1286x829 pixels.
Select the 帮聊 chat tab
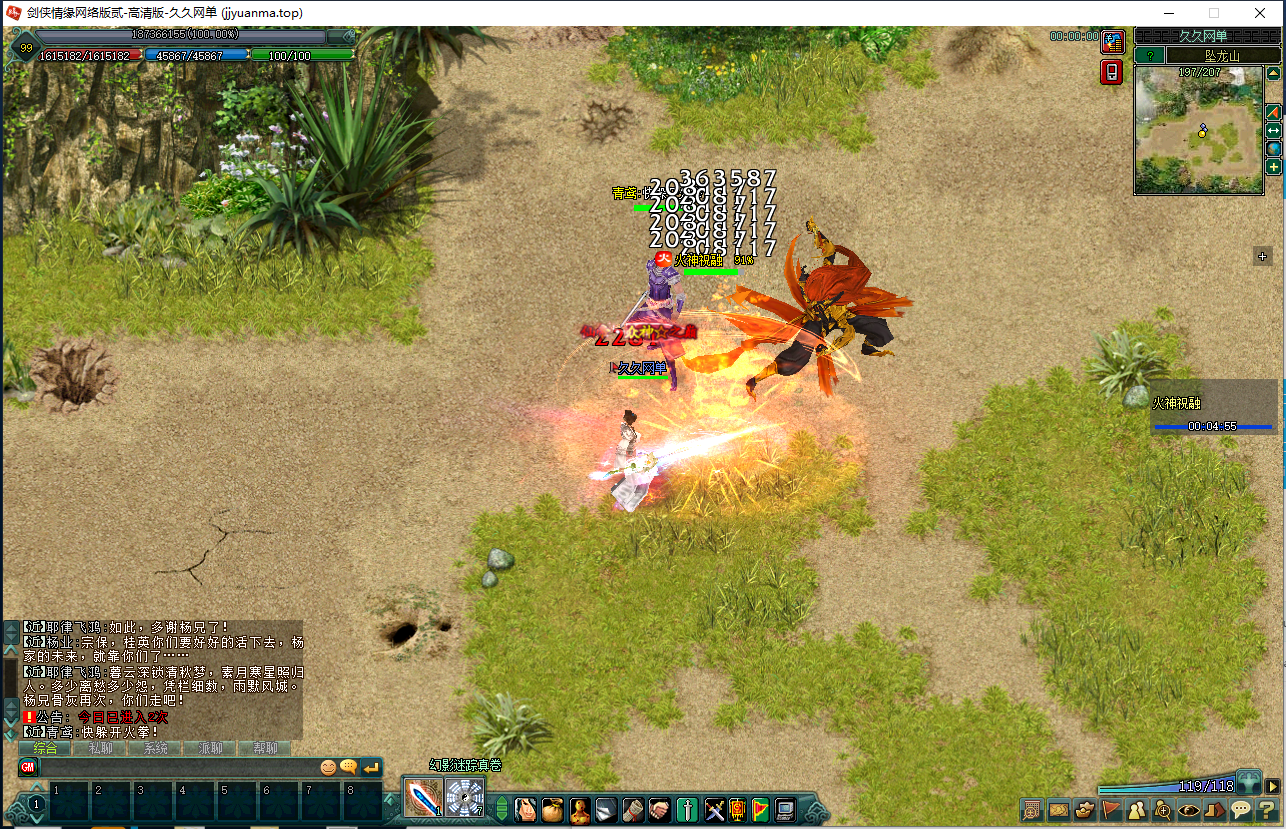[x=265, y=748]
